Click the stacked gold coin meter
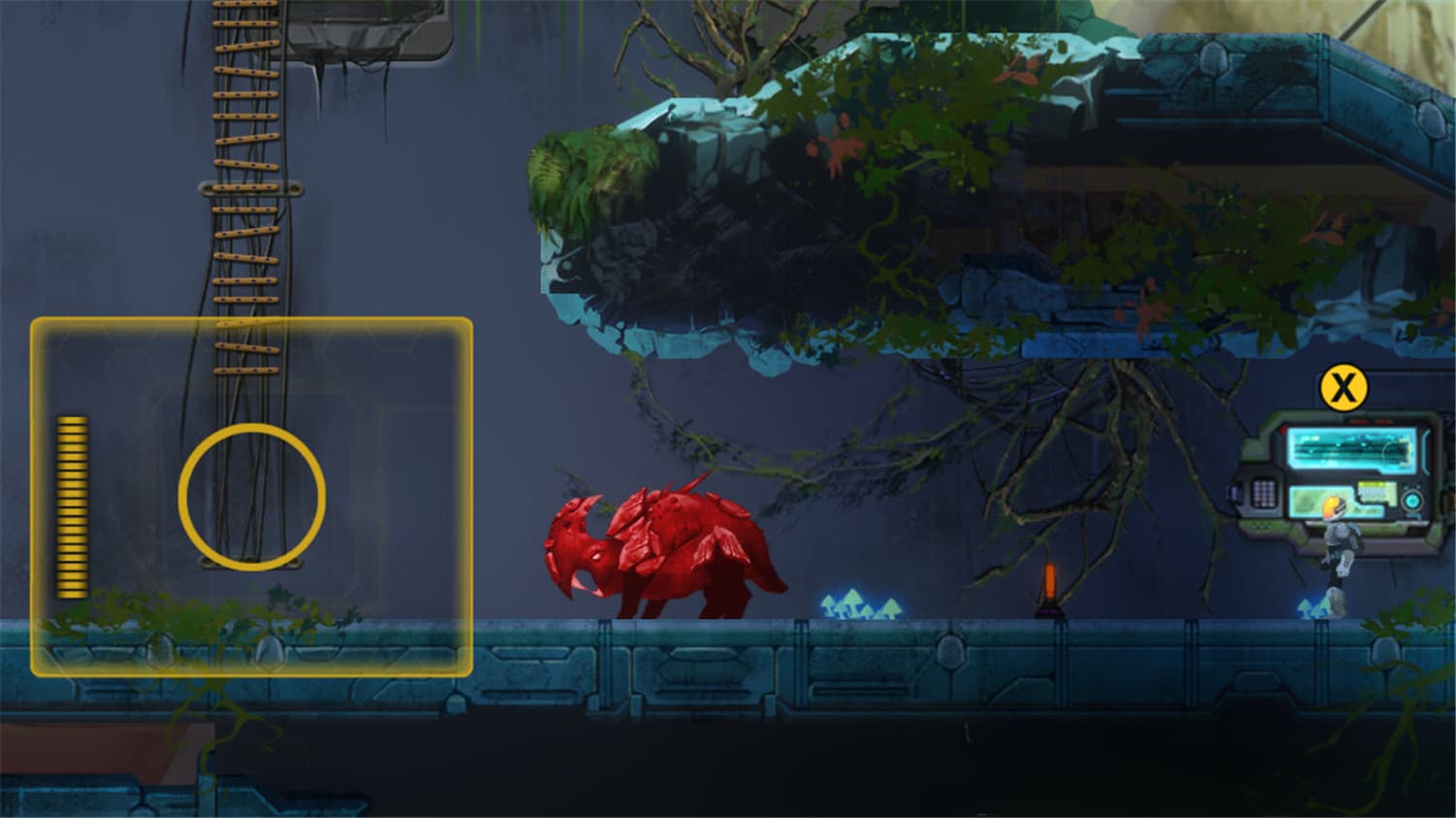 72,505
